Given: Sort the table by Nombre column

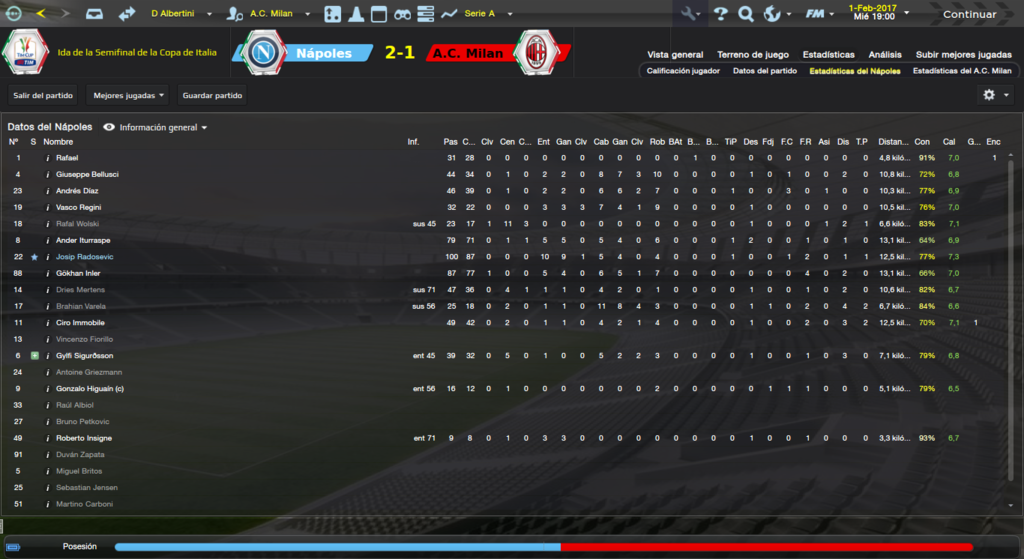Looking at the screenshot, I should 58,142.
